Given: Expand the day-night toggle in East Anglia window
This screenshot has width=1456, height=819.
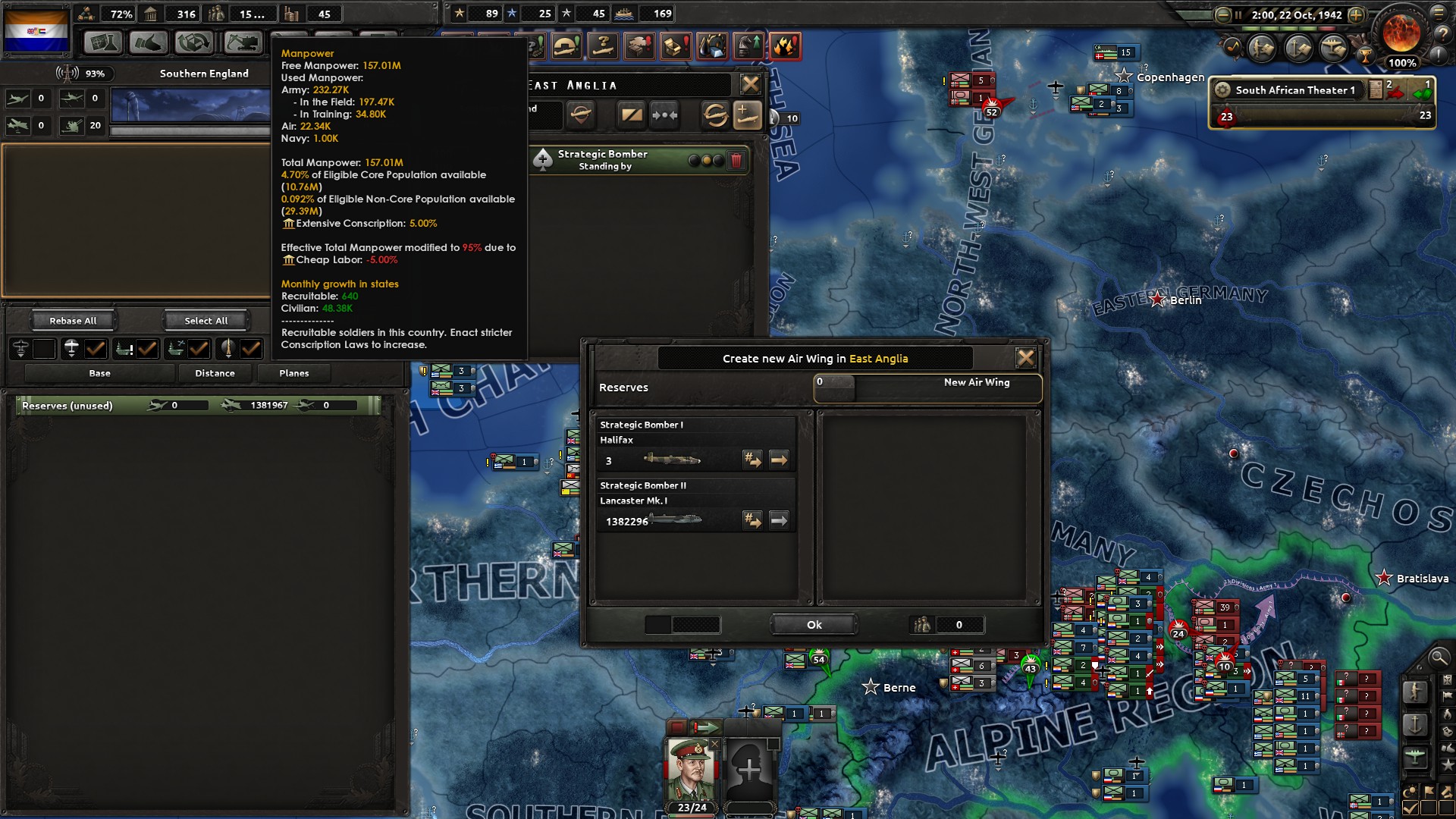Looking at the screenshot, I should (x=632, y=115).
